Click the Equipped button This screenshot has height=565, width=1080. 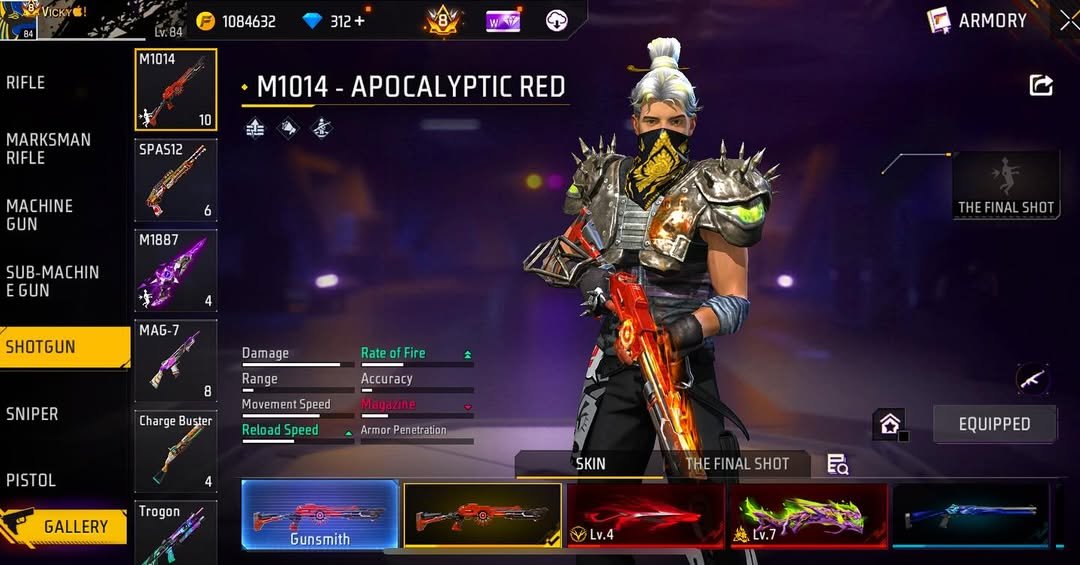coord(994,424)
